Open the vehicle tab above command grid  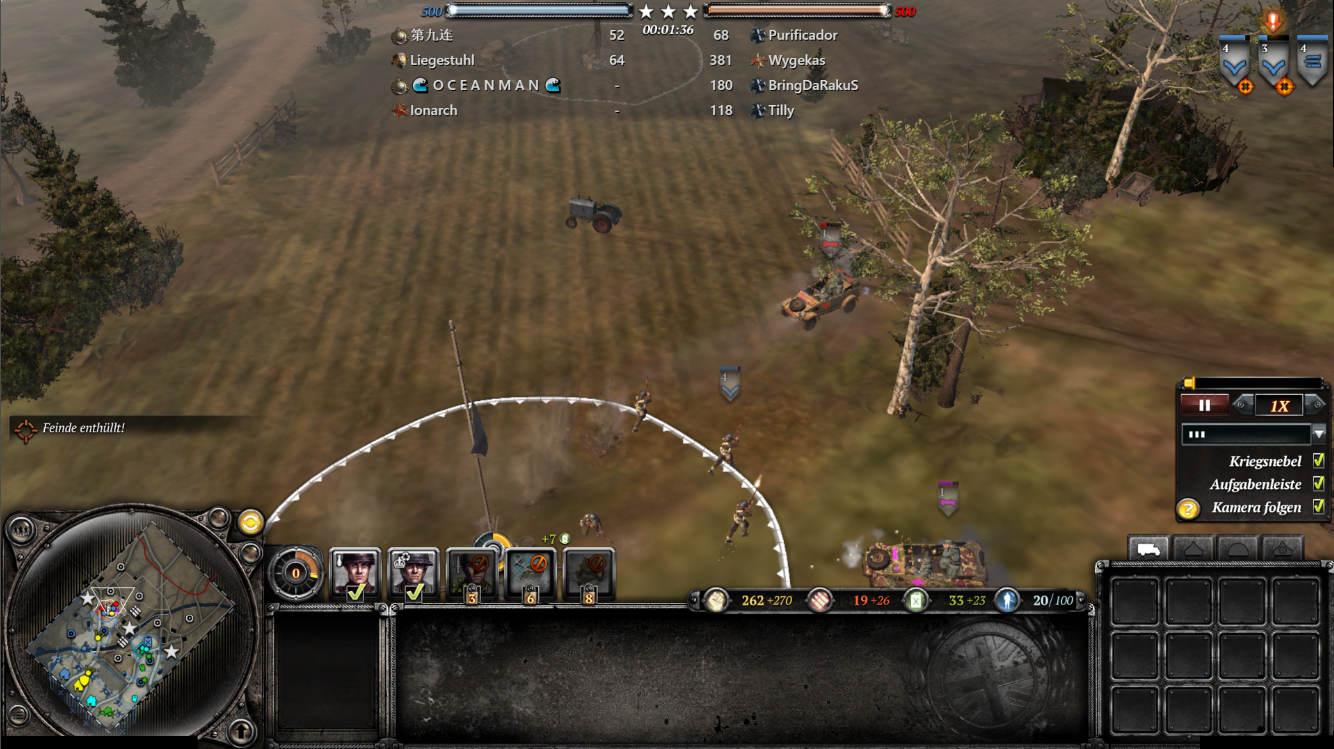(1149, 549)
